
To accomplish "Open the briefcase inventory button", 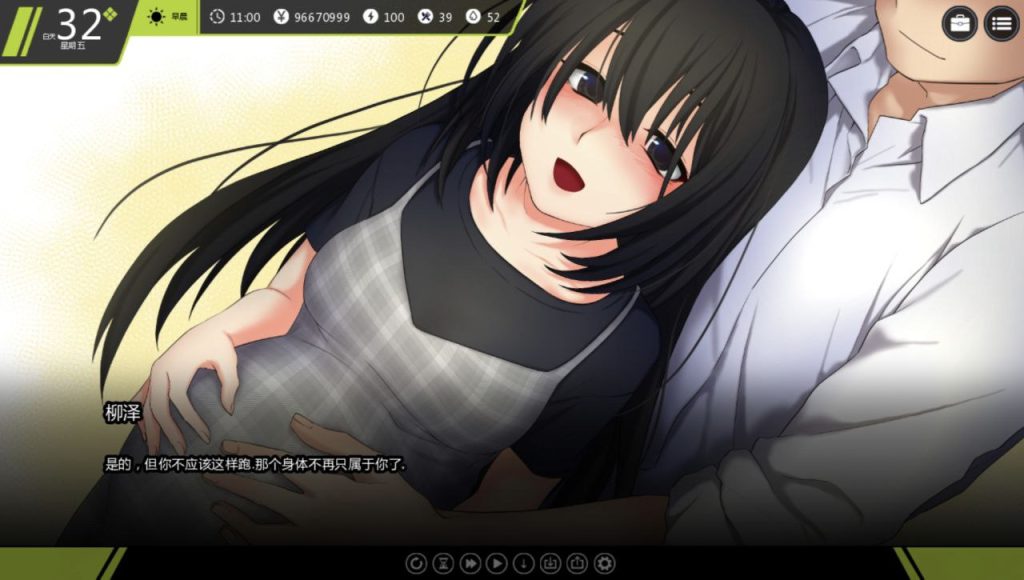I will [x=959, y=24].
